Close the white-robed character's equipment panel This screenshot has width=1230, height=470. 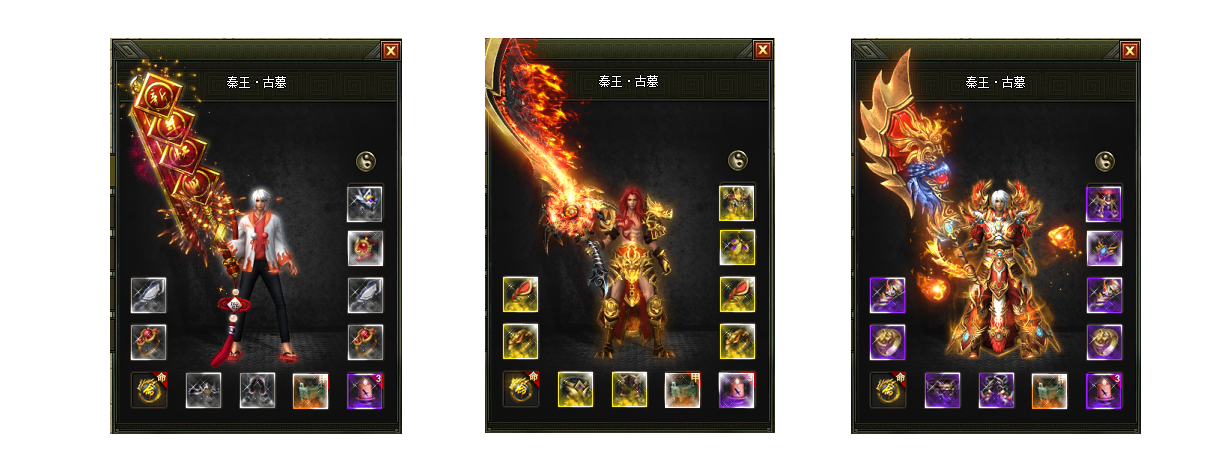coord(391,51)
